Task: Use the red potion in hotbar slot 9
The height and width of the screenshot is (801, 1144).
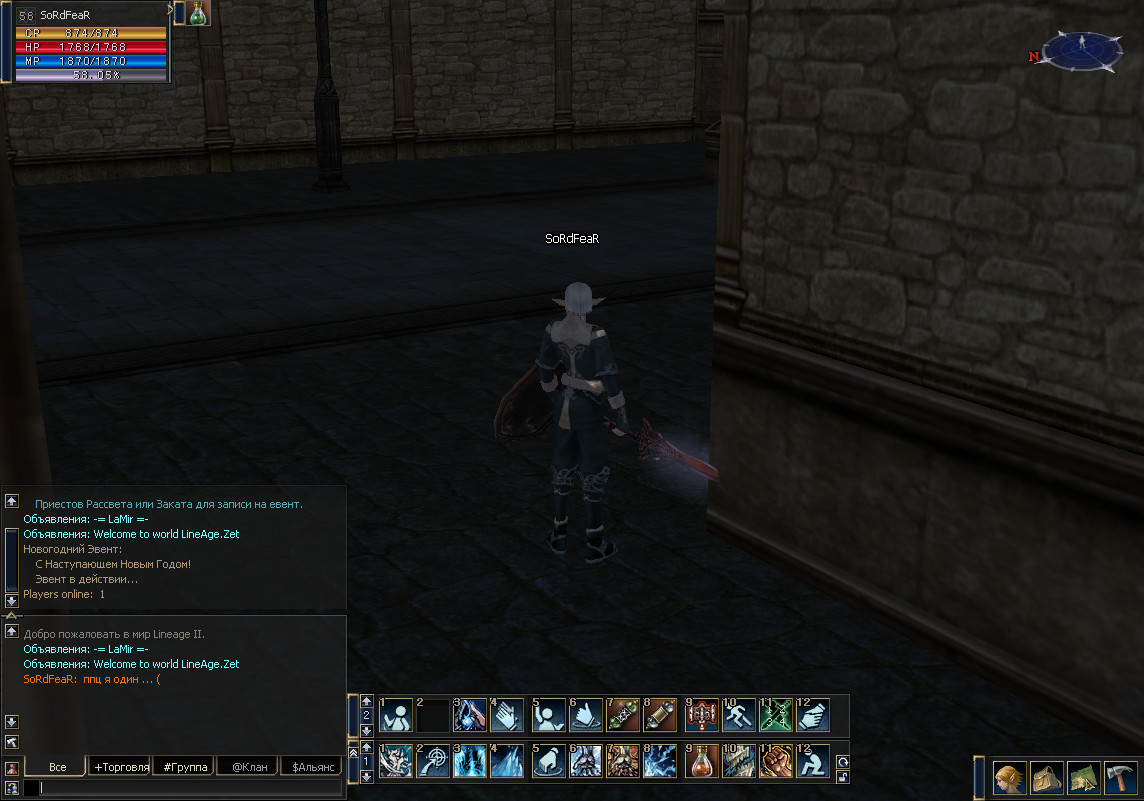Action: pos(701,761)
